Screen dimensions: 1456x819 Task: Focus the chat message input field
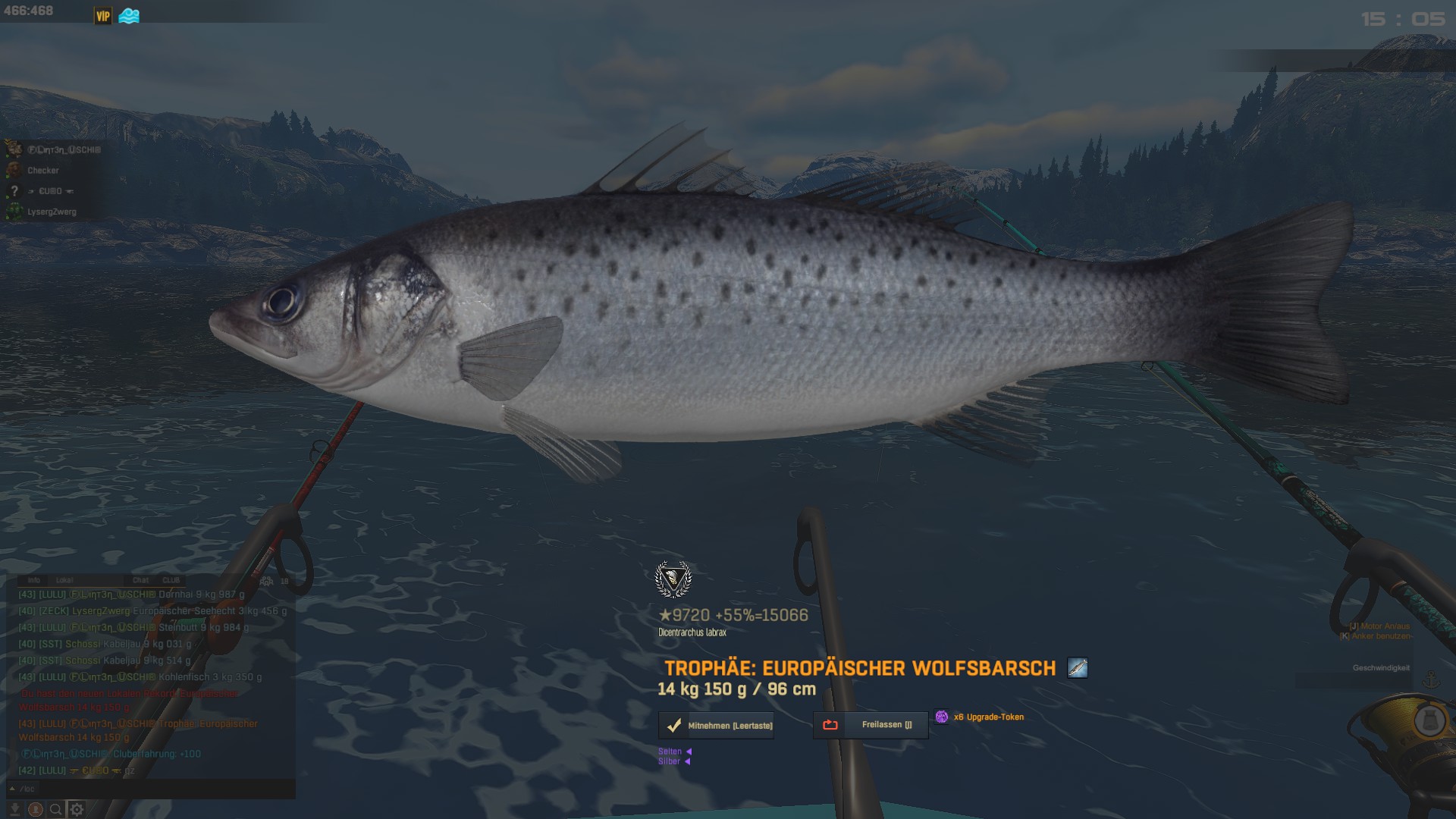point(152,789)
